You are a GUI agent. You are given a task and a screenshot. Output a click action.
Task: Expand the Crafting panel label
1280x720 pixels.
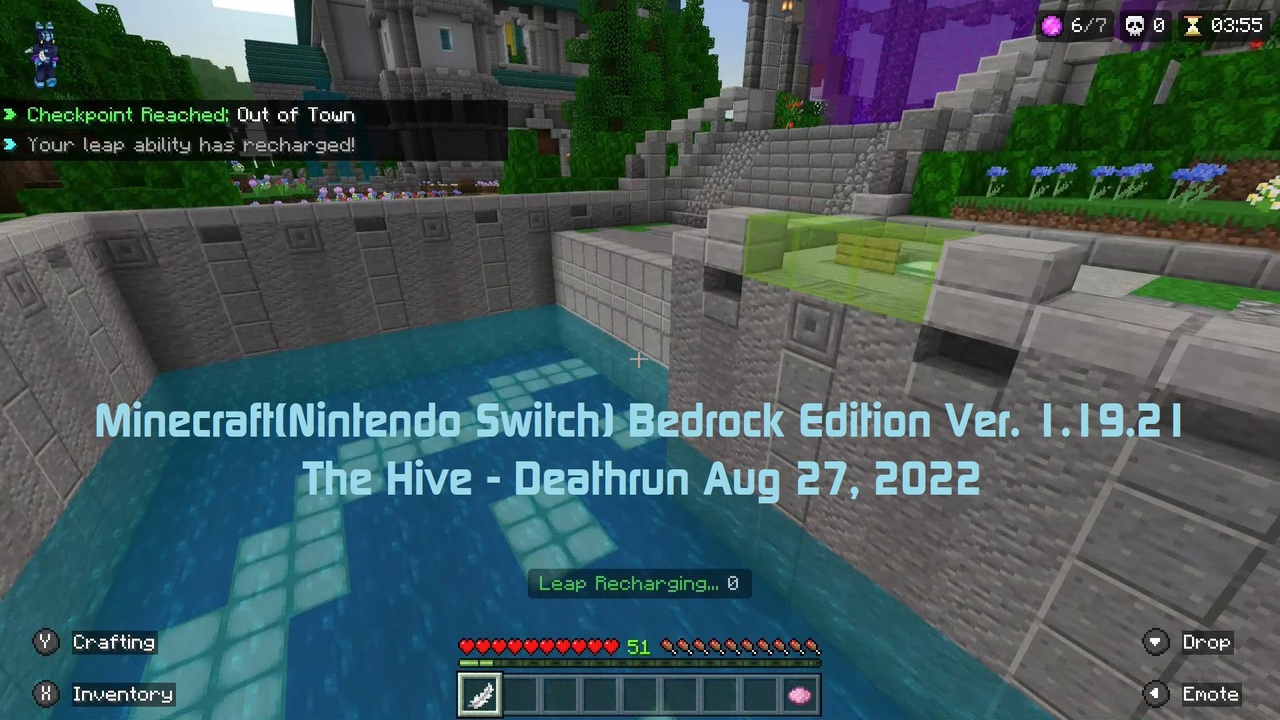tap(113, 642)
